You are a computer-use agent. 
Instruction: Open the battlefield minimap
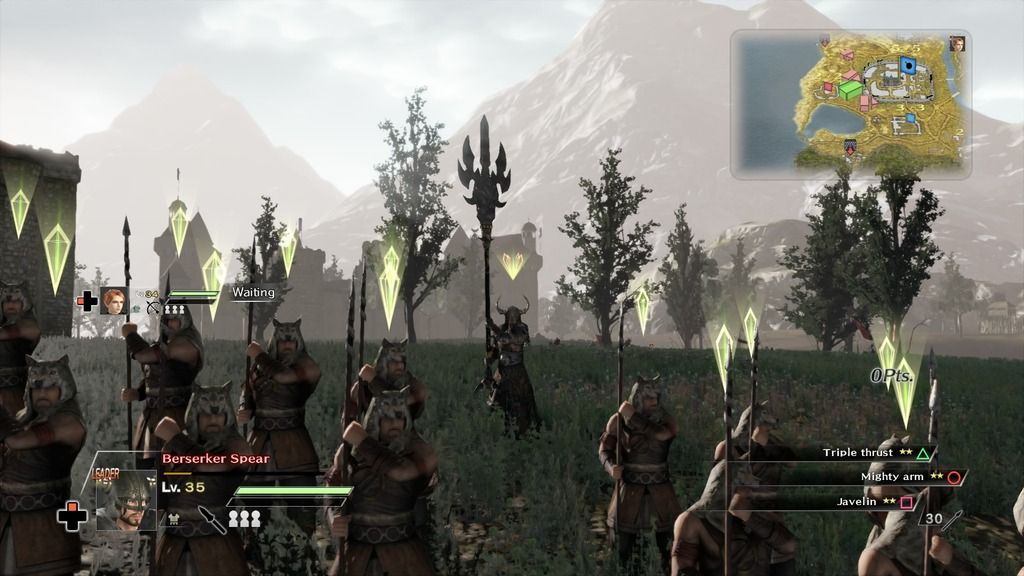[x=850, y=104]
